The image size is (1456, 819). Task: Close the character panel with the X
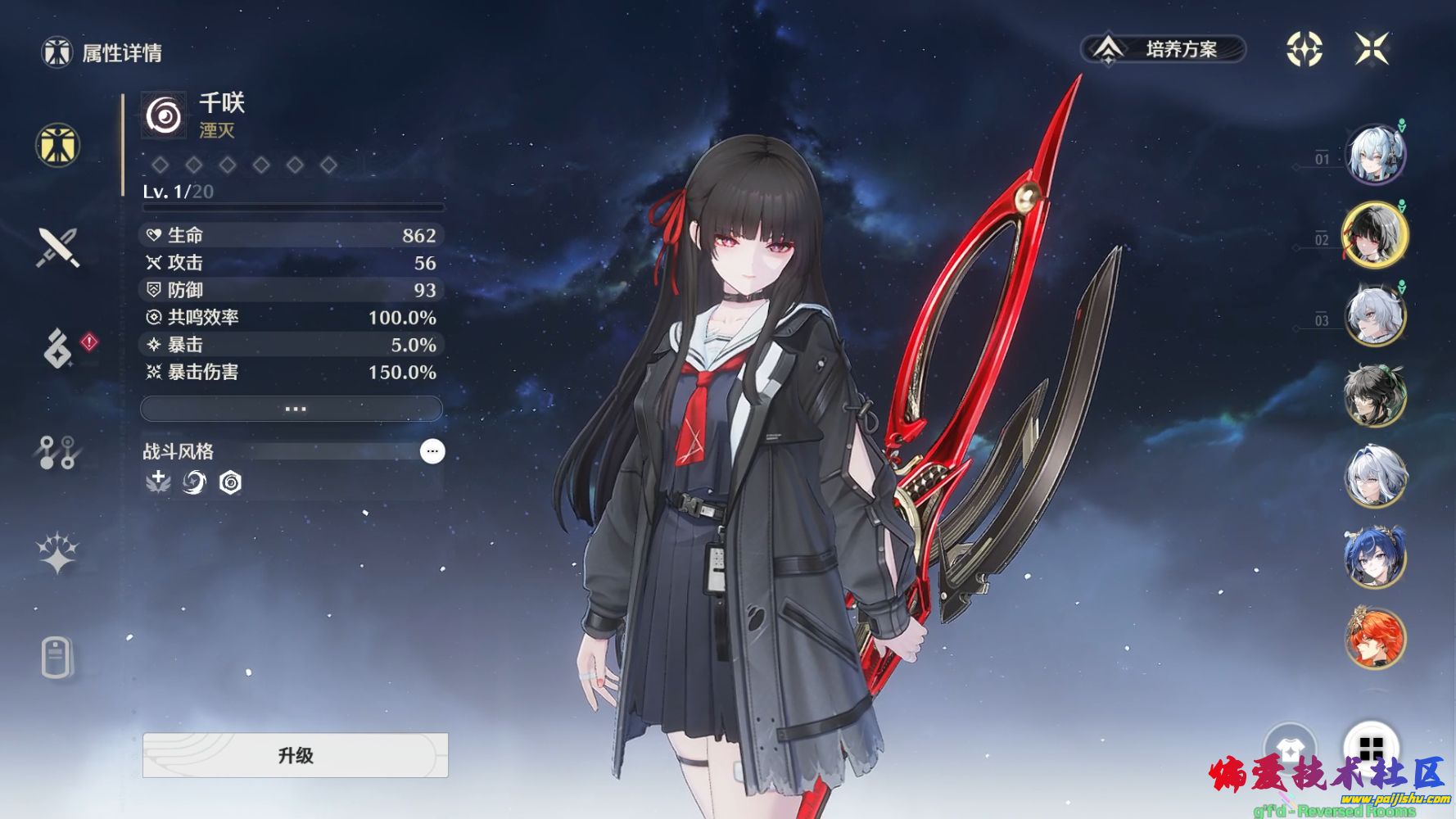click(1371, 49)
